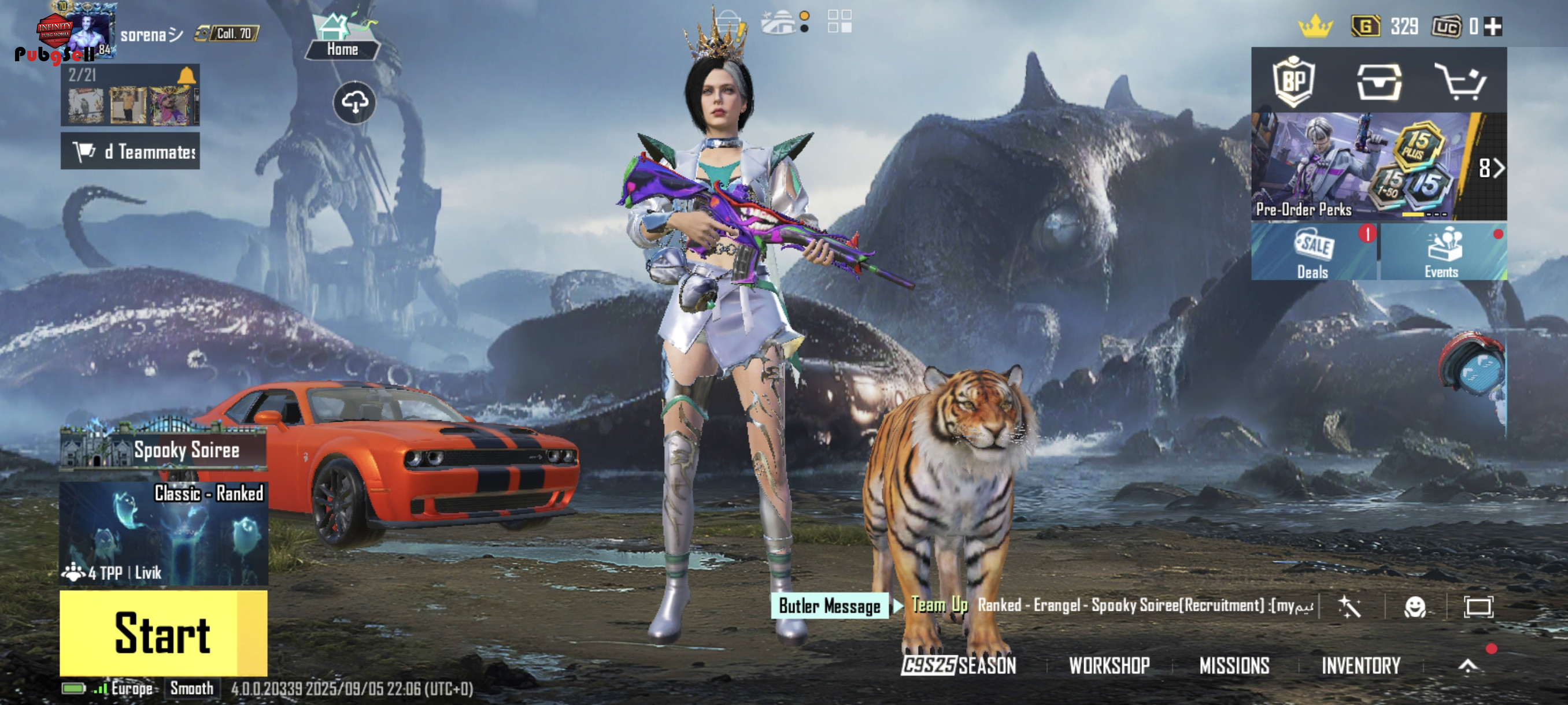
Task: Select the Home tab
Action: [342, 38]
